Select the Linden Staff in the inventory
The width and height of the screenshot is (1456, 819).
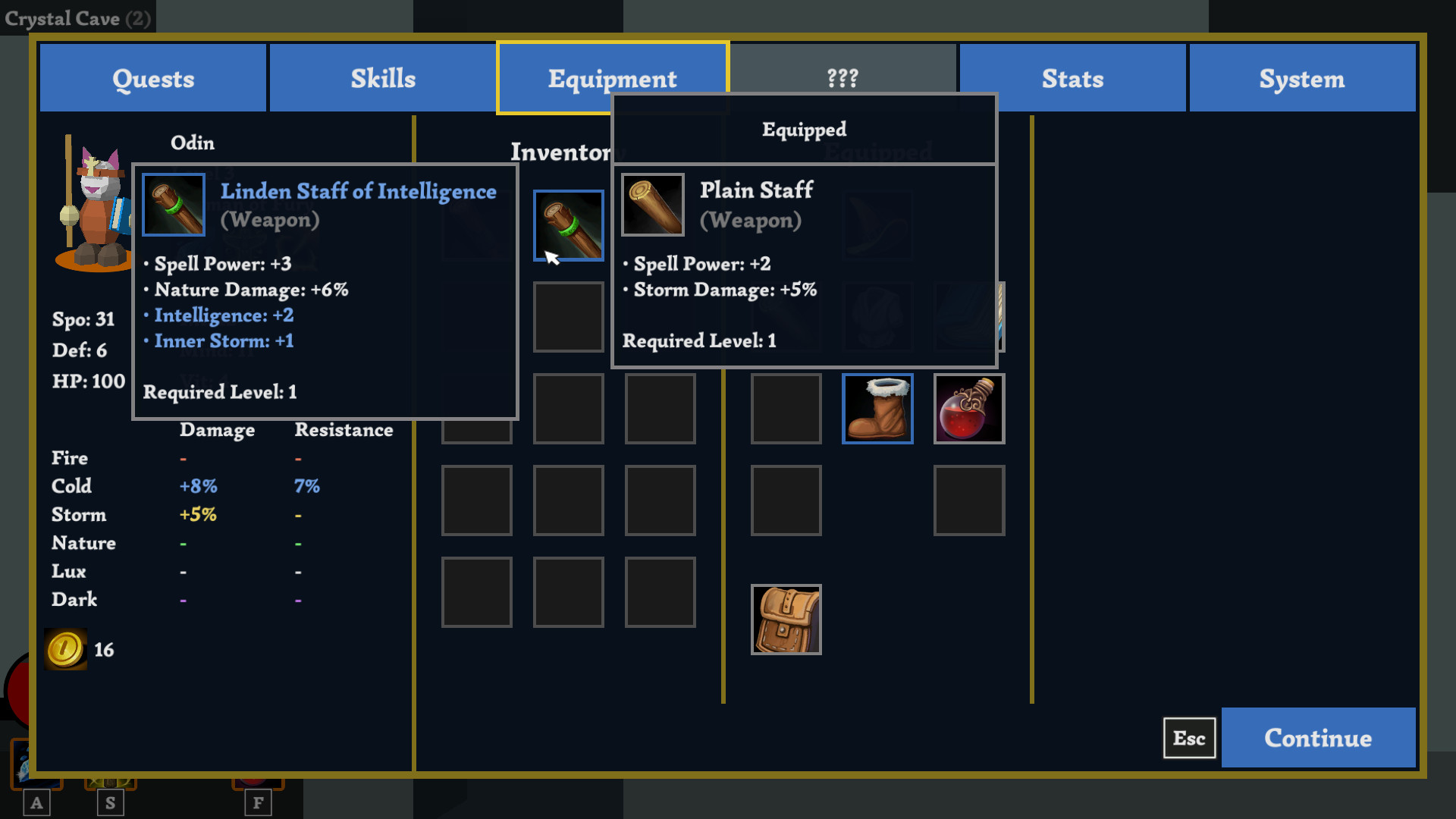(568, 225)
